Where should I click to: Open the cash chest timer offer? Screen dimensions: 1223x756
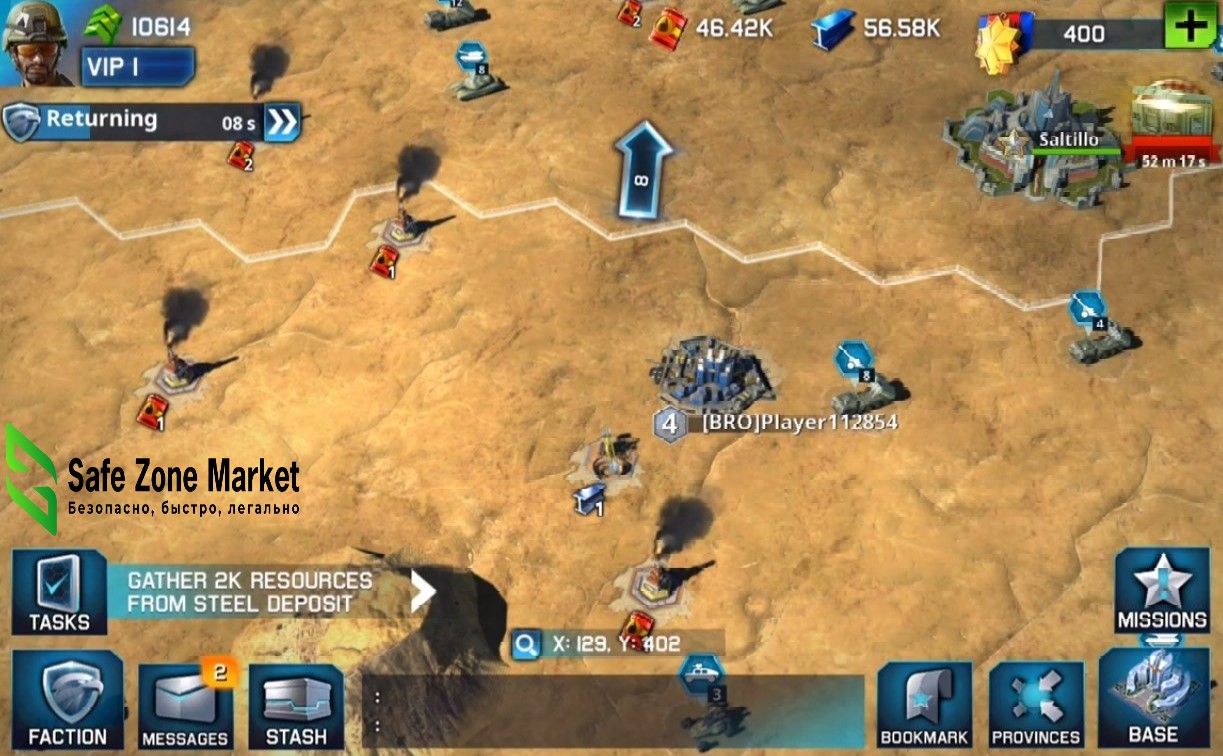tap(1166, 125)
